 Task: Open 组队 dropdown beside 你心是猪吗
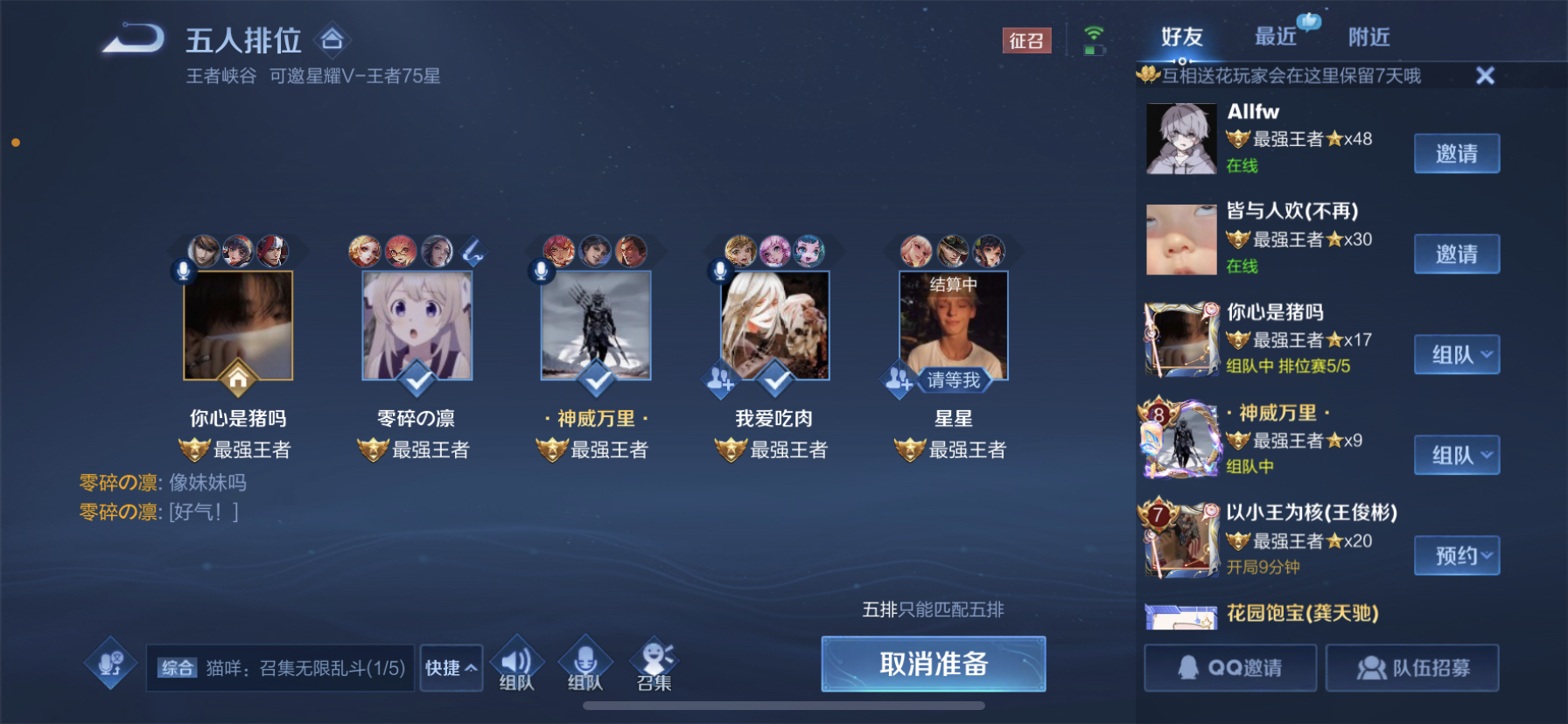[1456, 355]
